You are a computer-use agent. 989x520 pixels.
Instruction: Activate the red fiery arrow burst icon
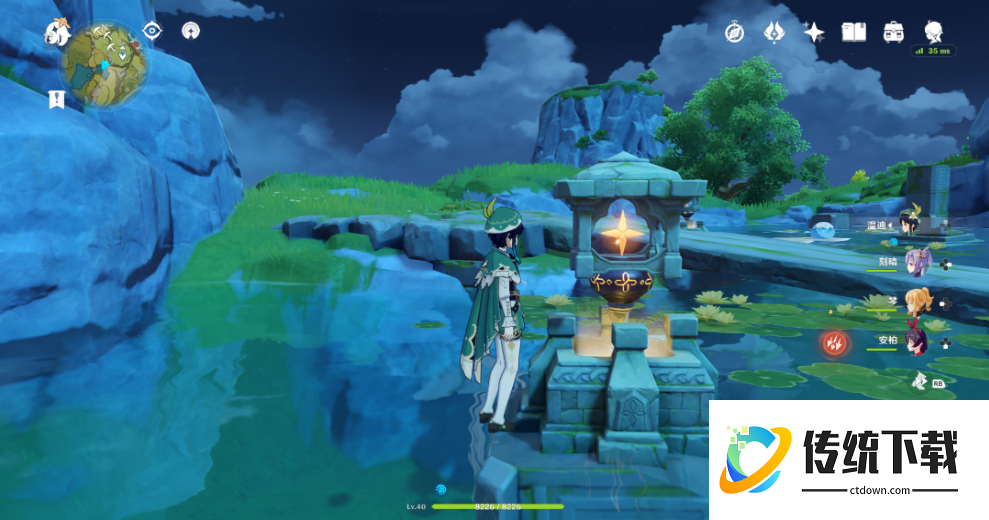click(834, 344)
